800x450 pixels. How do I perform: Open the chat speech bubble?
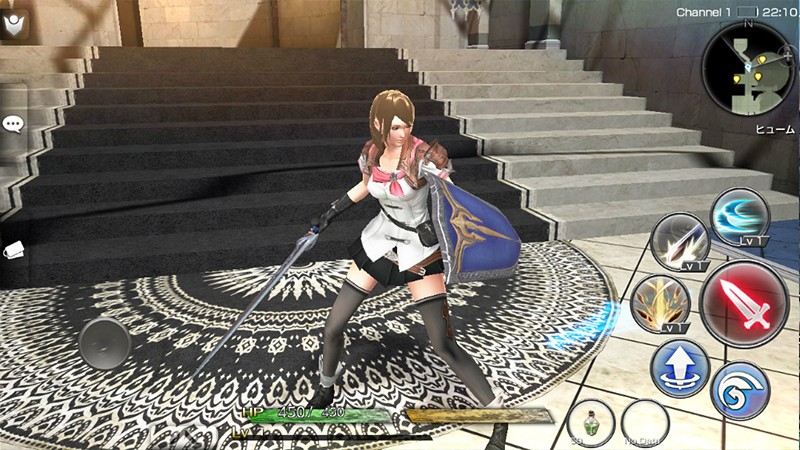click(13, 124)
